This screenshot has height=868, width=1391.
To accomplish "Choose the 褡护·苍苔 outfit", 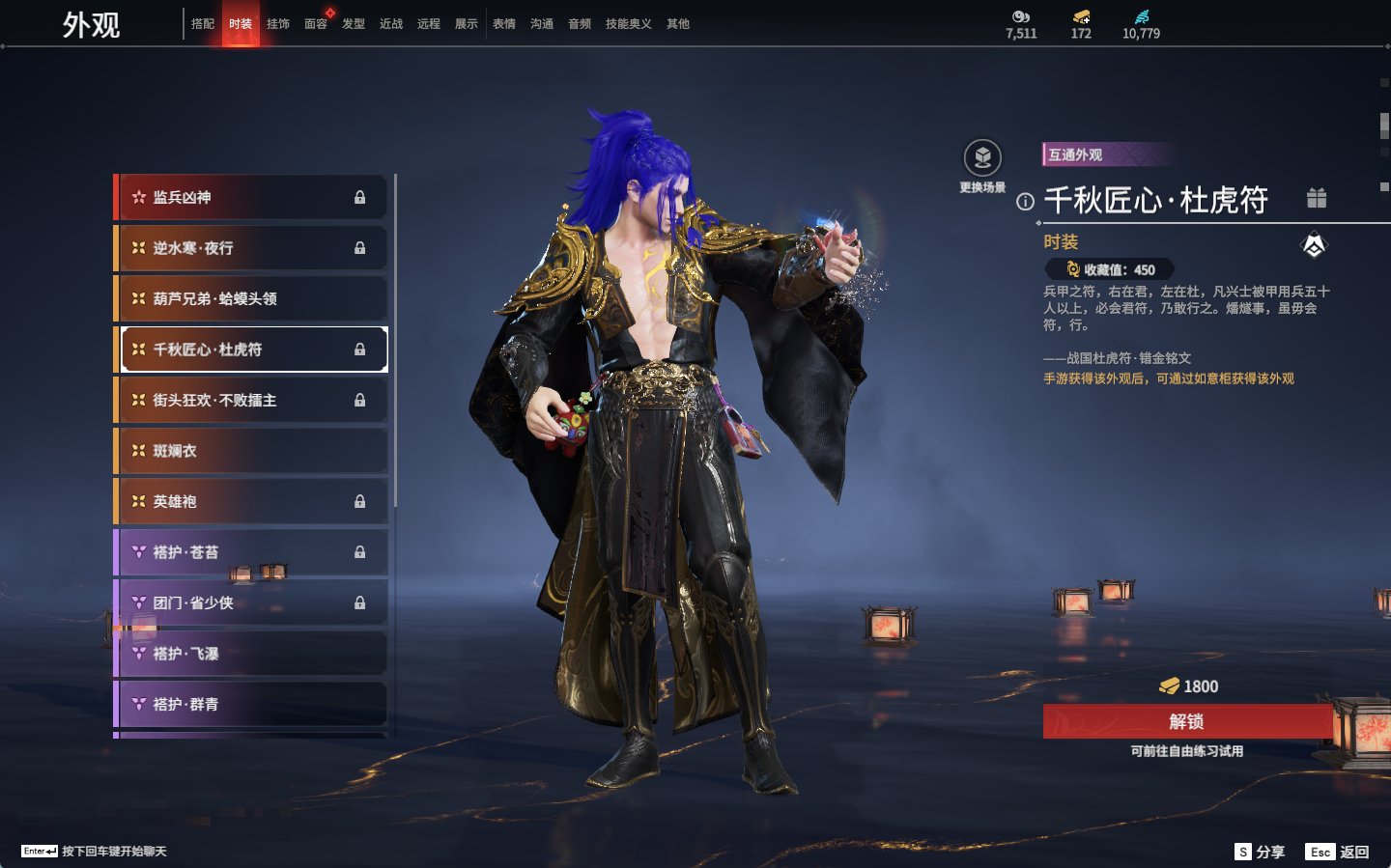I will pos(251,552).
